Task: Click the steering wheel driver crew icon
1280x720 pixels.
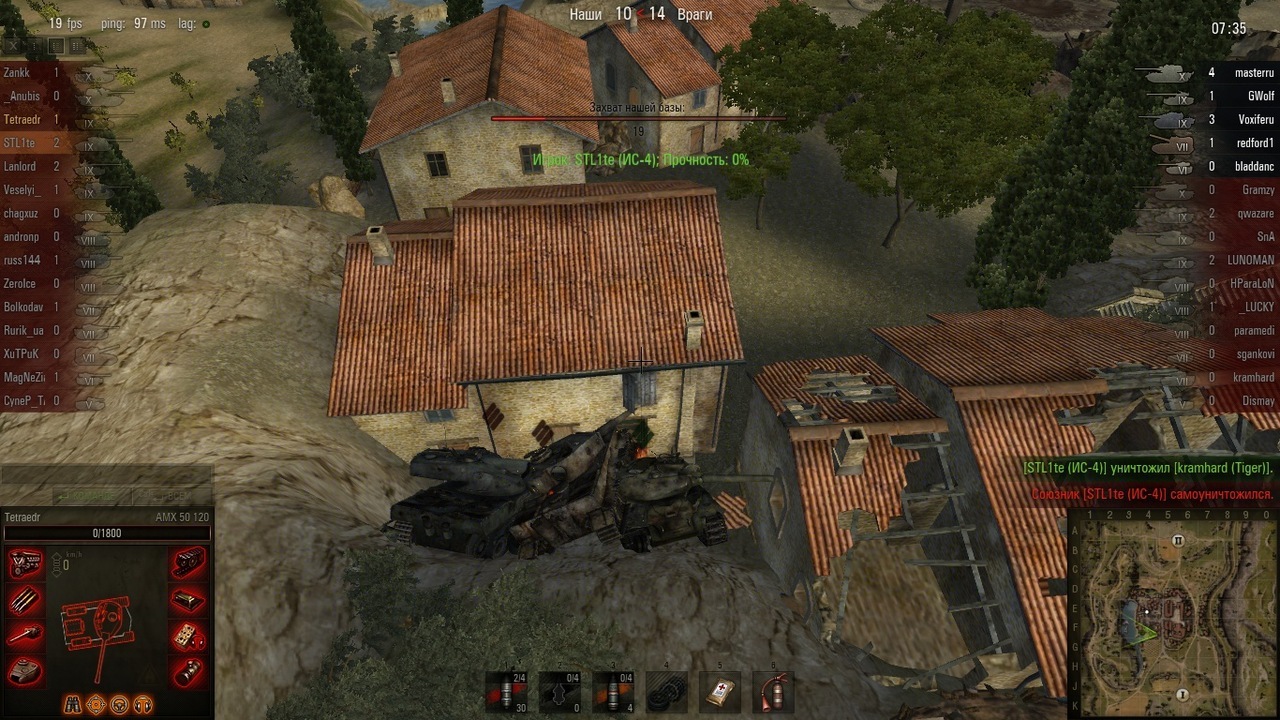Action: (119, 703)
